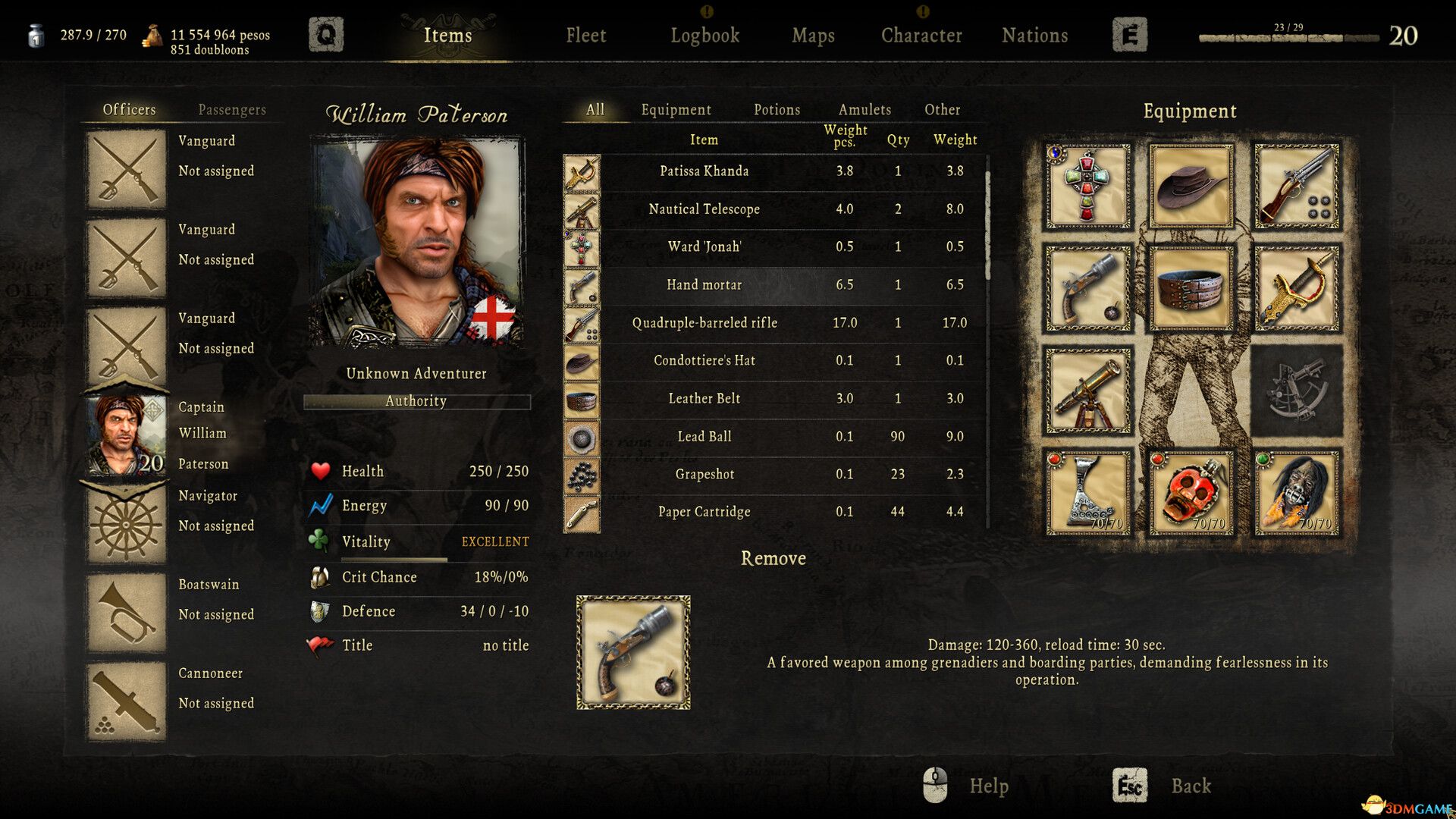1456x819 pixels.
Task: Select the Quadruple-barreled rifle row
Action: (704, 323)
